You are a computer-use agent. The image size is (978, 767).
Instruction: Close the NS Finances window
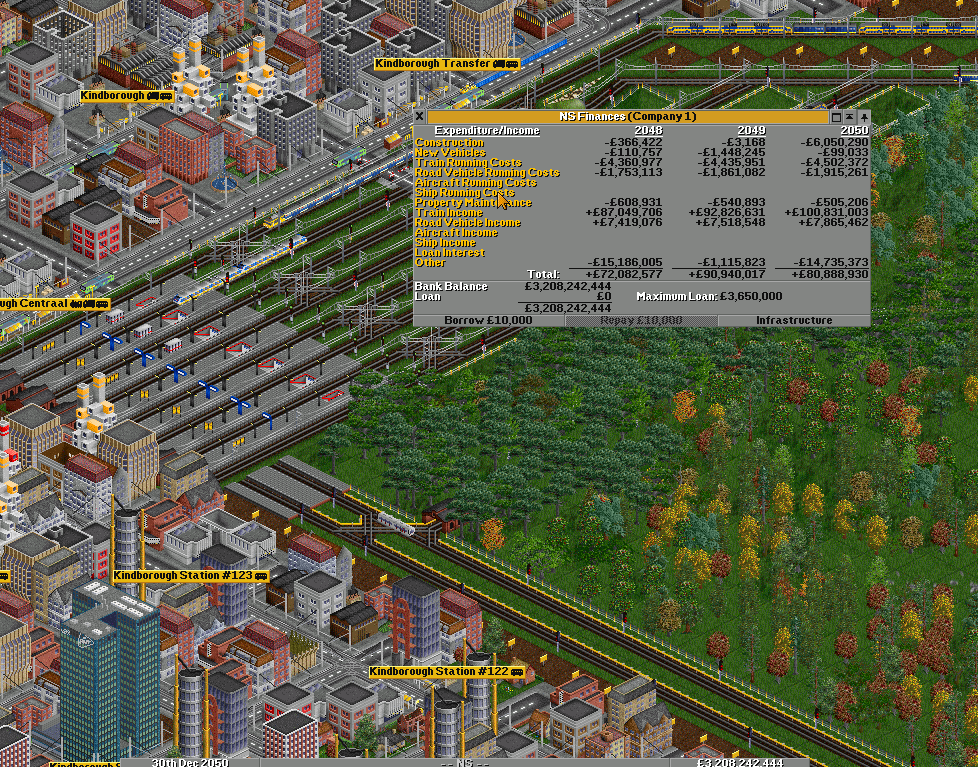click(x=419, y=117)
